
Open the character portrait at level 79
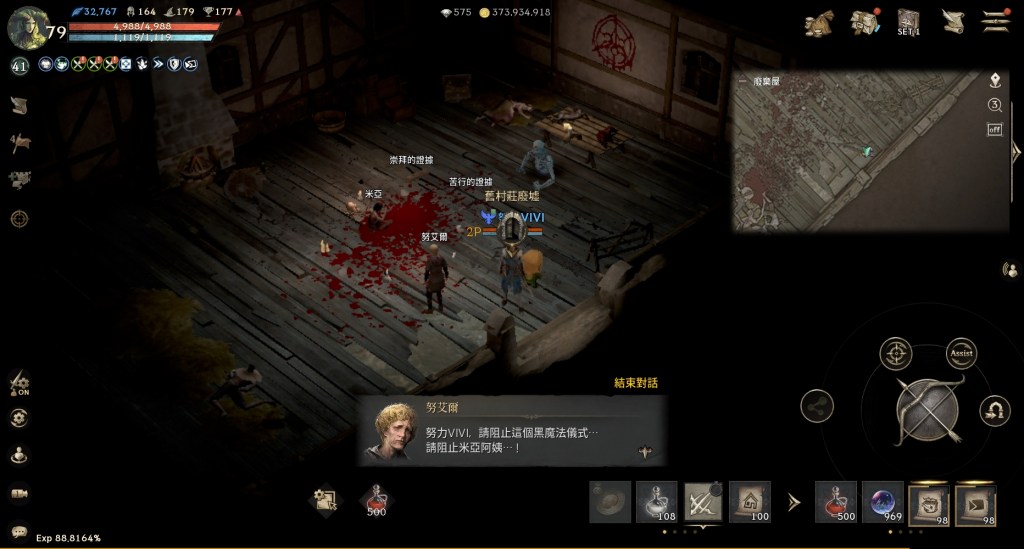click(x=28, y=27)
